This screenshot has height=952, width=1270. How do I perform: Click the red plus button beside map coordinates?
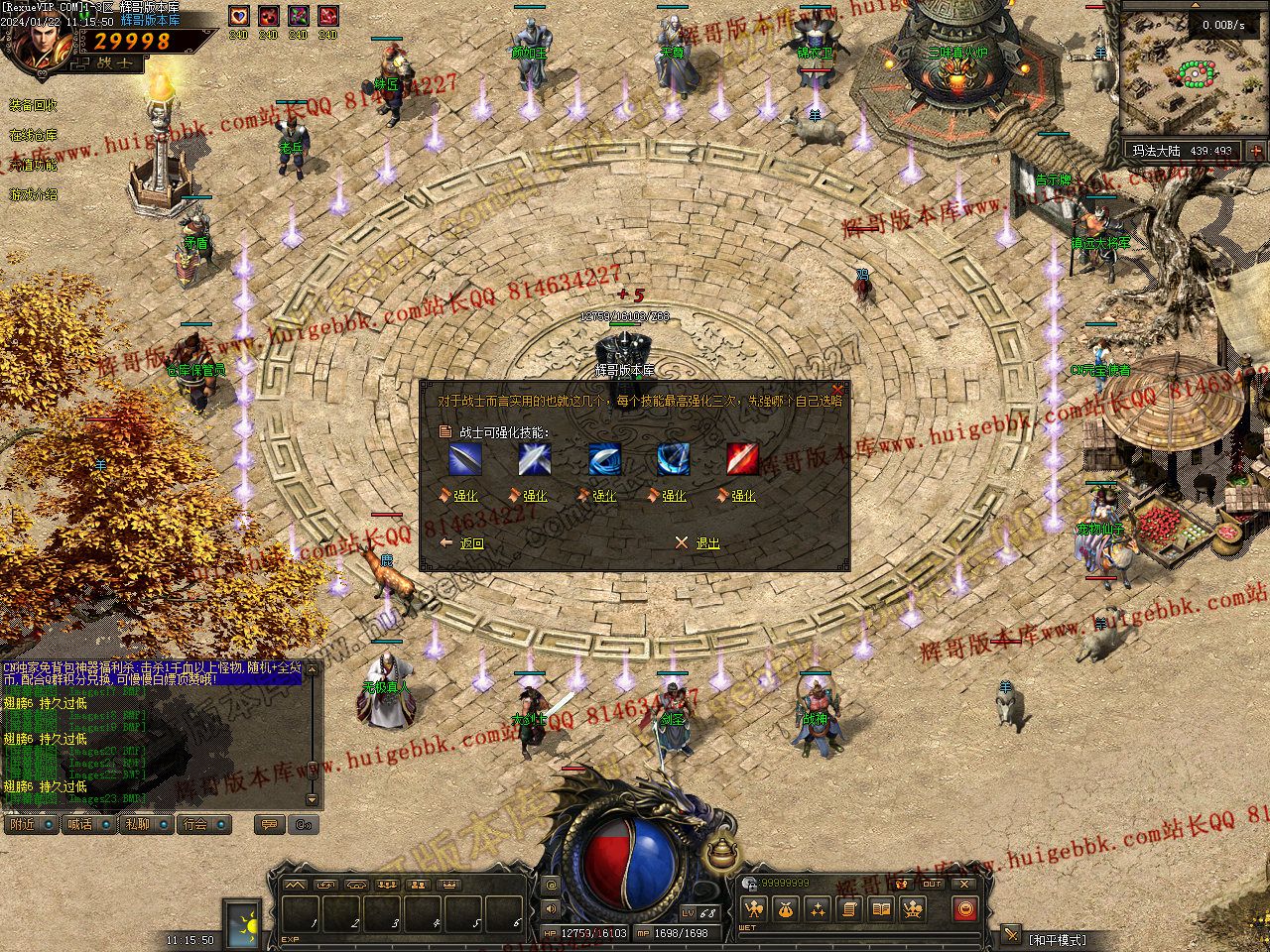[x=1256, y=152]
